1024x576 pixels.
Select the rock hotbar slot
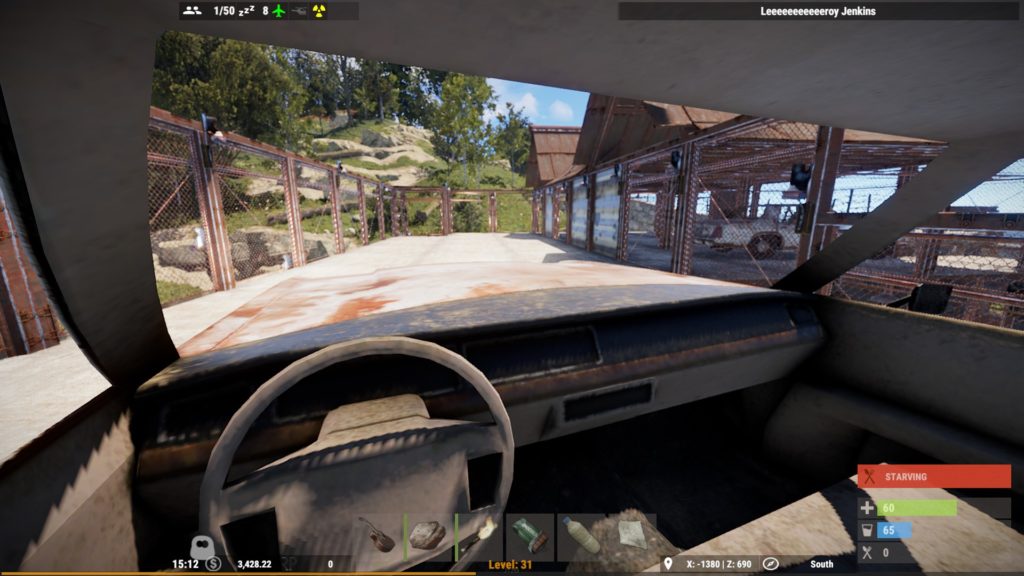(x=428, y=536)
